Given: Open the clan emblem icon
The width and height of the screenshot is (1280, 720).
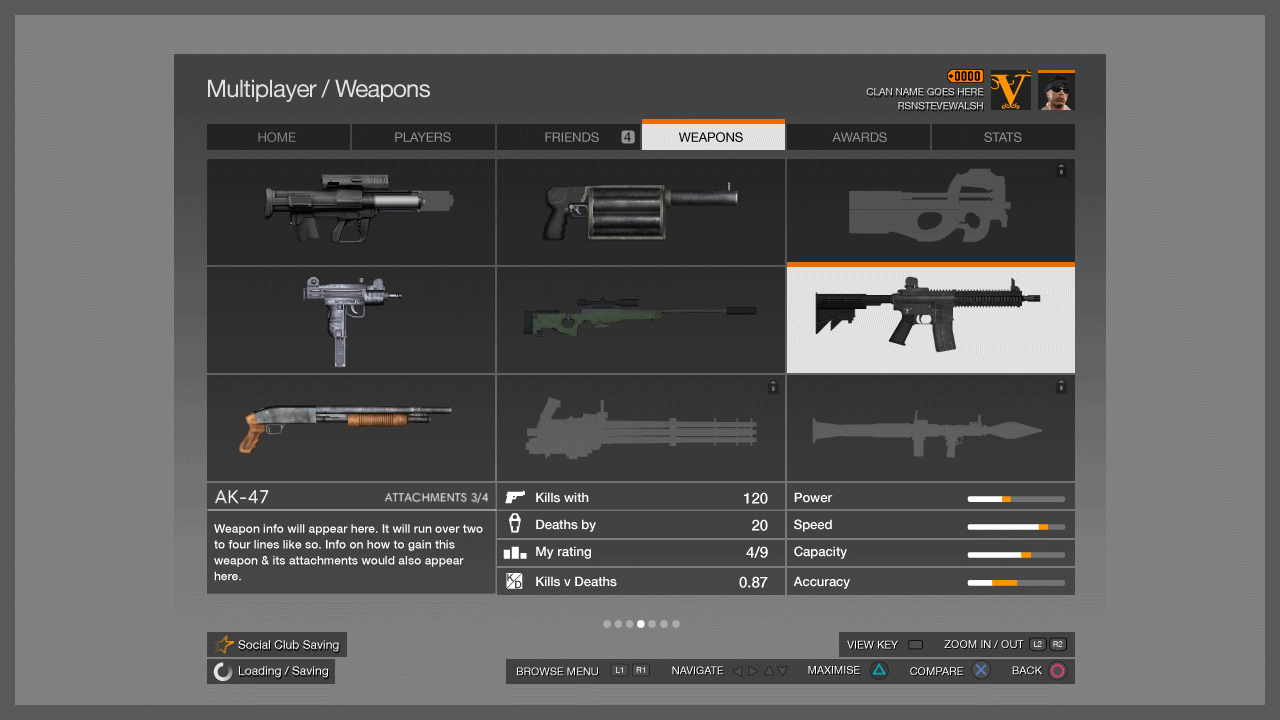Looking at the screenshot, I should (x=1010, y=91).
